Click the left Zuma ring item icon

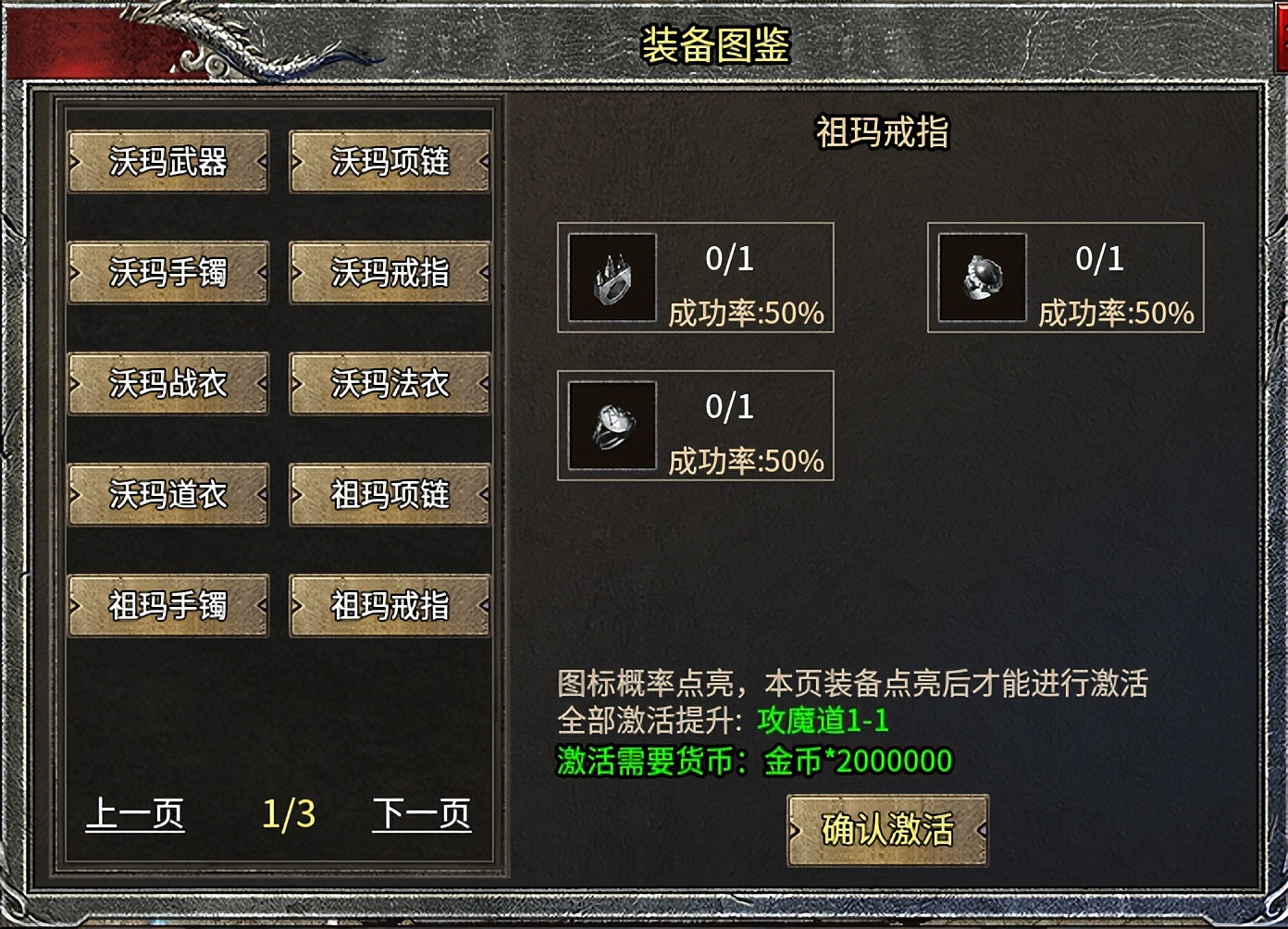(610, 278)
